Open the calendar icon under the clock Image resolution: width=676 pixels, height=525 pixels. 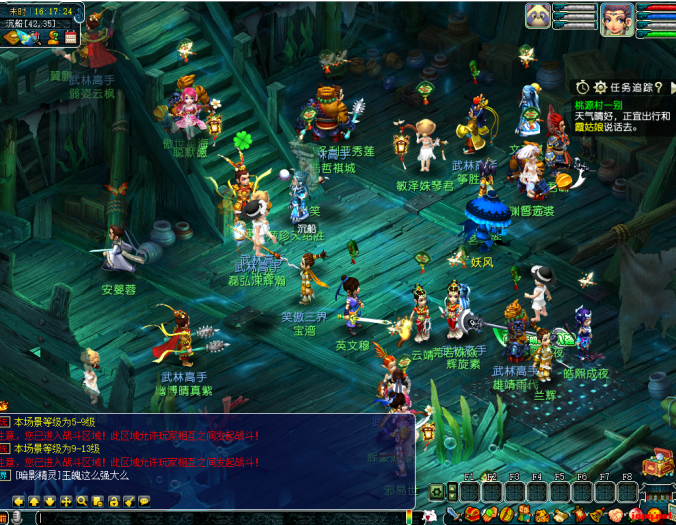point(71,37)
